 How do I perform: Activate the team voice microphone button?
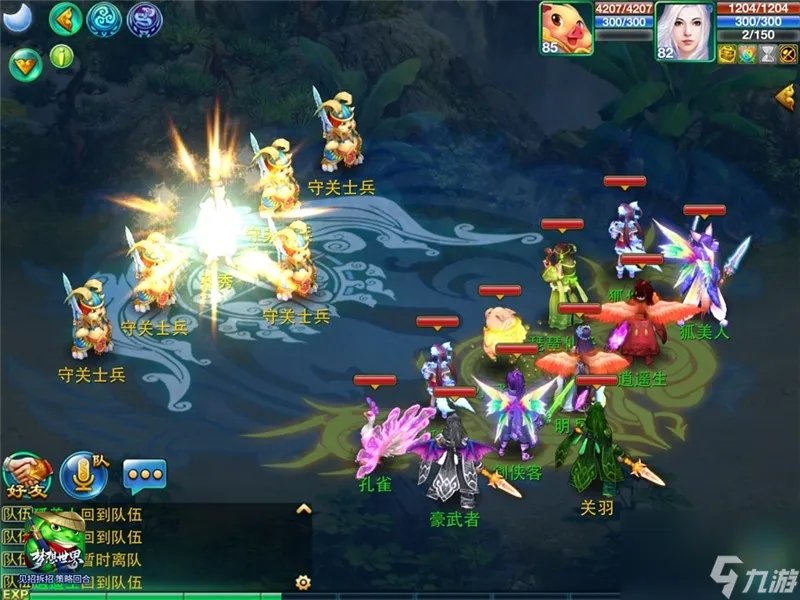pos(84,474)
